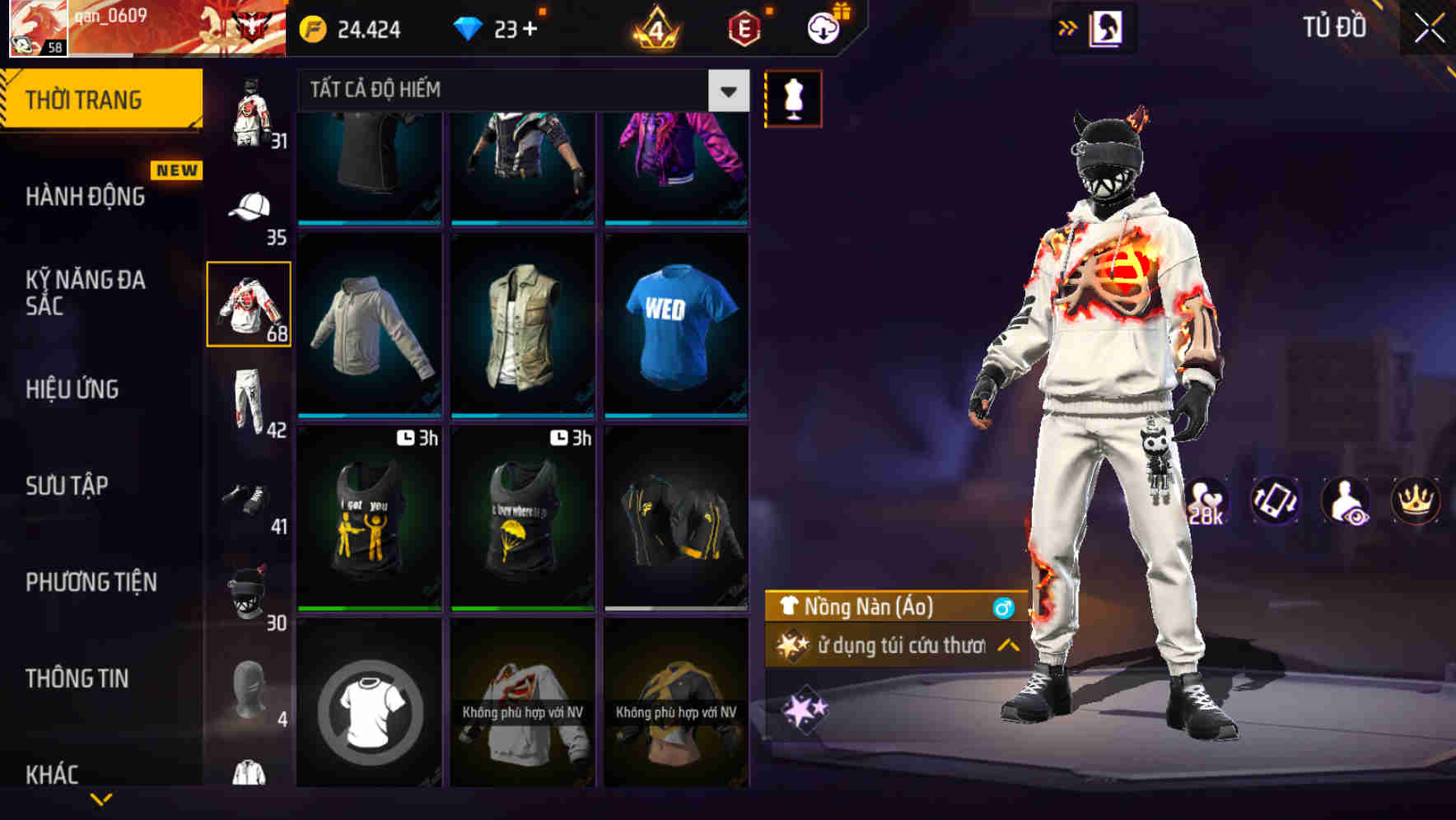Open the rank level 4 badge
This screenshot has height=820, width=1456.
click(655, 28)
